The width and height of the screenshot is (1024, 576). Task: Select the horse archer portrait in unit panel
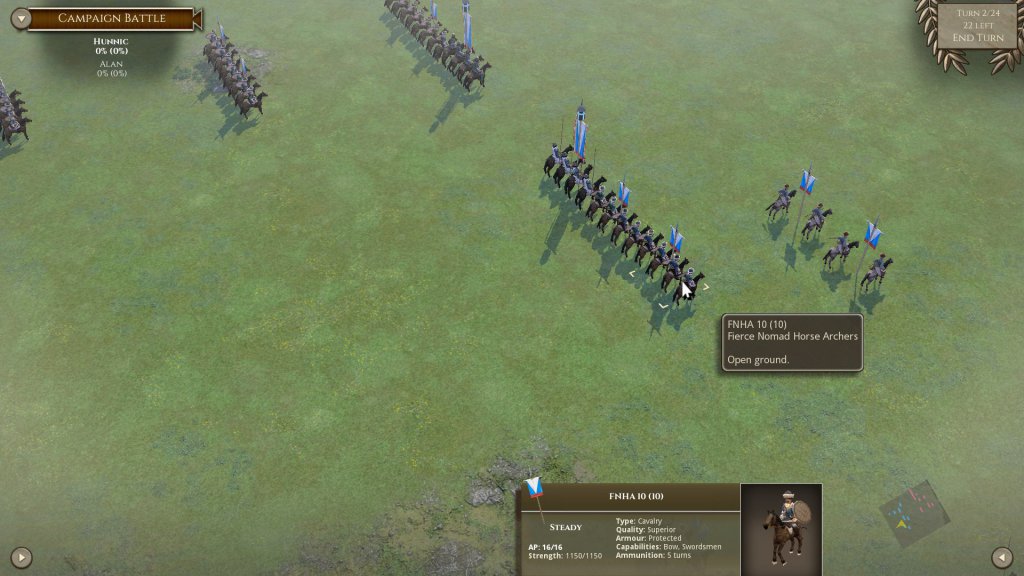tap(781, 529)
